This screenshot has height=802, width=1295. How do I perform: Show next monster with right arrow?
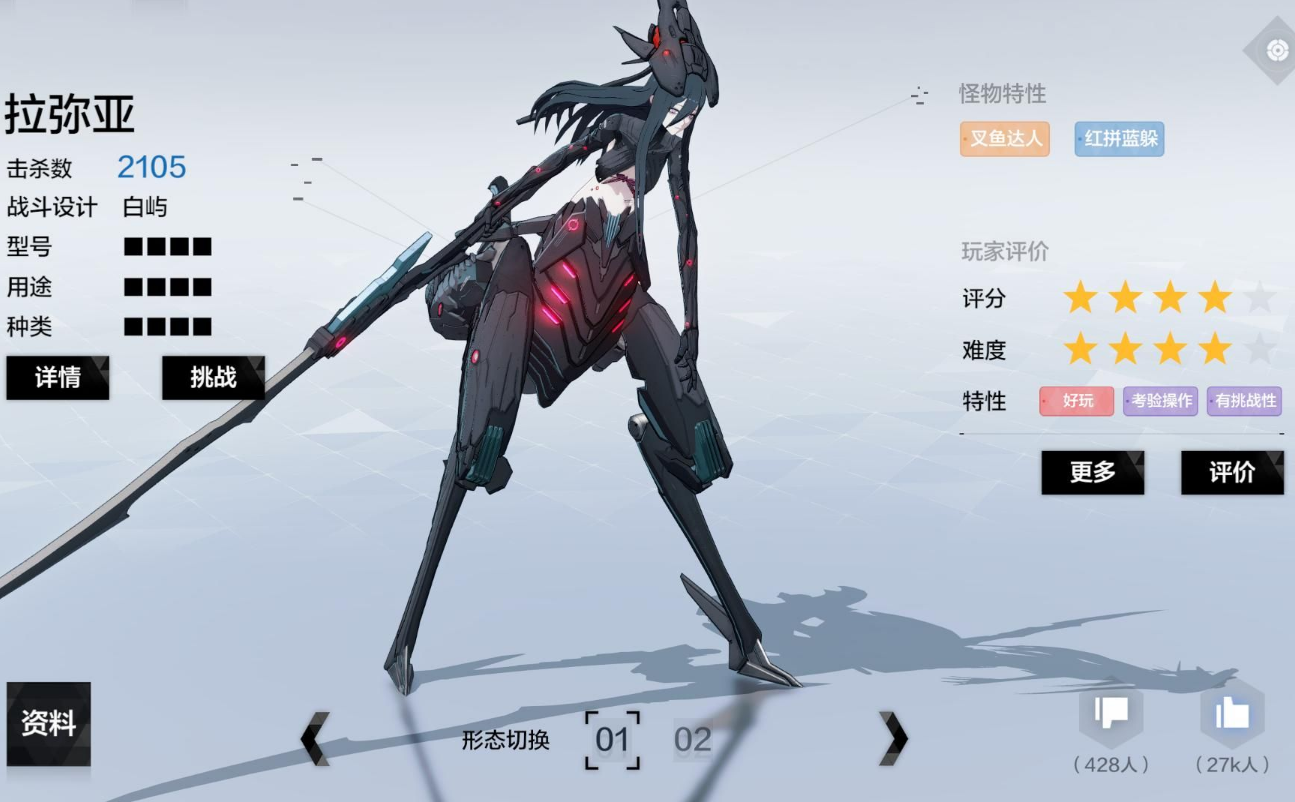tap(893, 739)
